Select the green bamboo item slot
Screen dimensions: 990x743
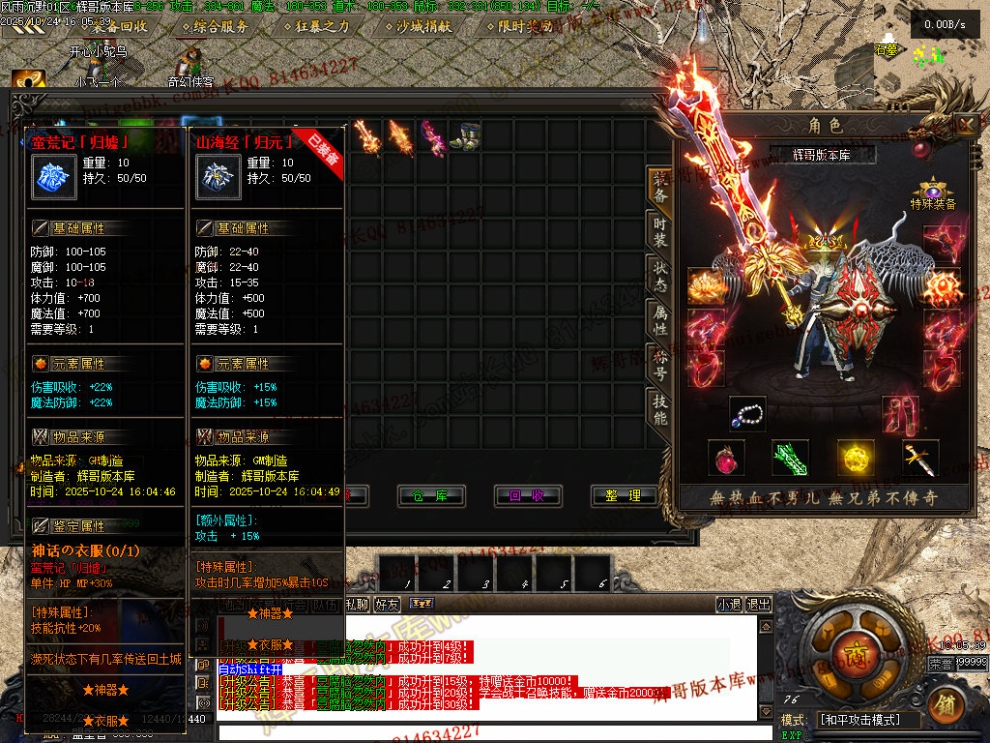(x=790, y=458)
